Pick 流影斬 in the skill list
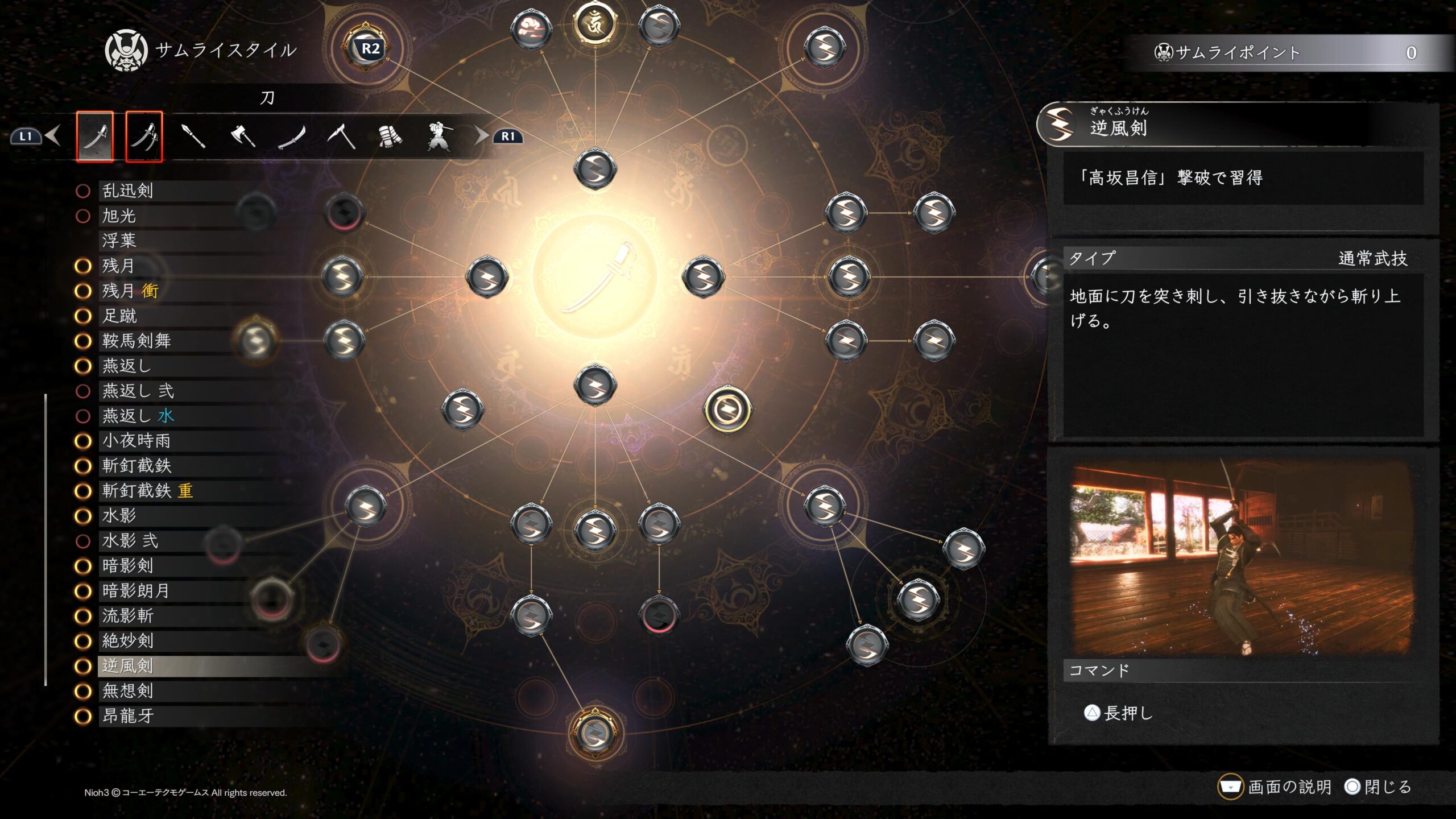 tap(127, 616)
